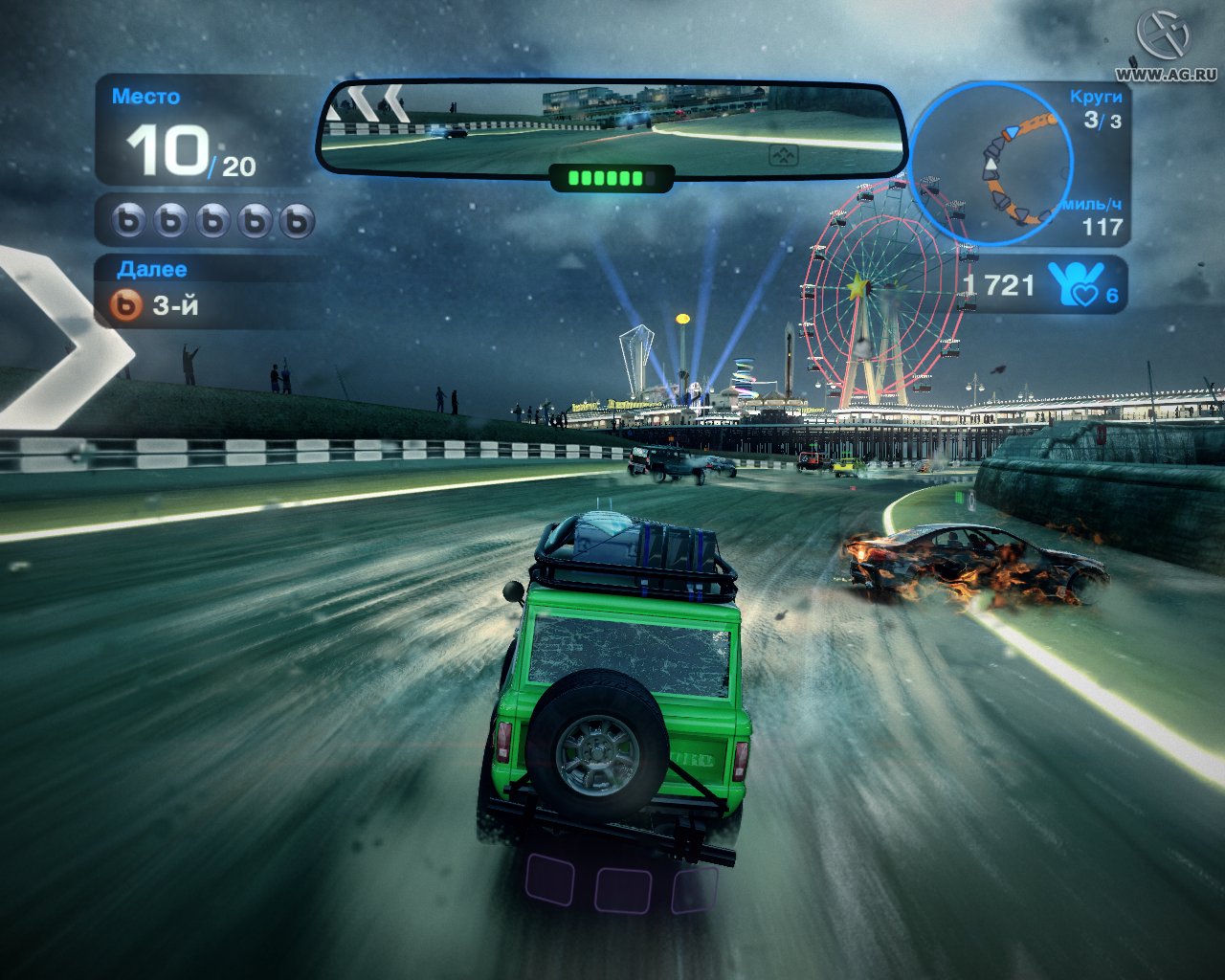Open the Далее 3-й objective tracker
The height and width of the screenshot is (980, 1225).
coord(158,305)
